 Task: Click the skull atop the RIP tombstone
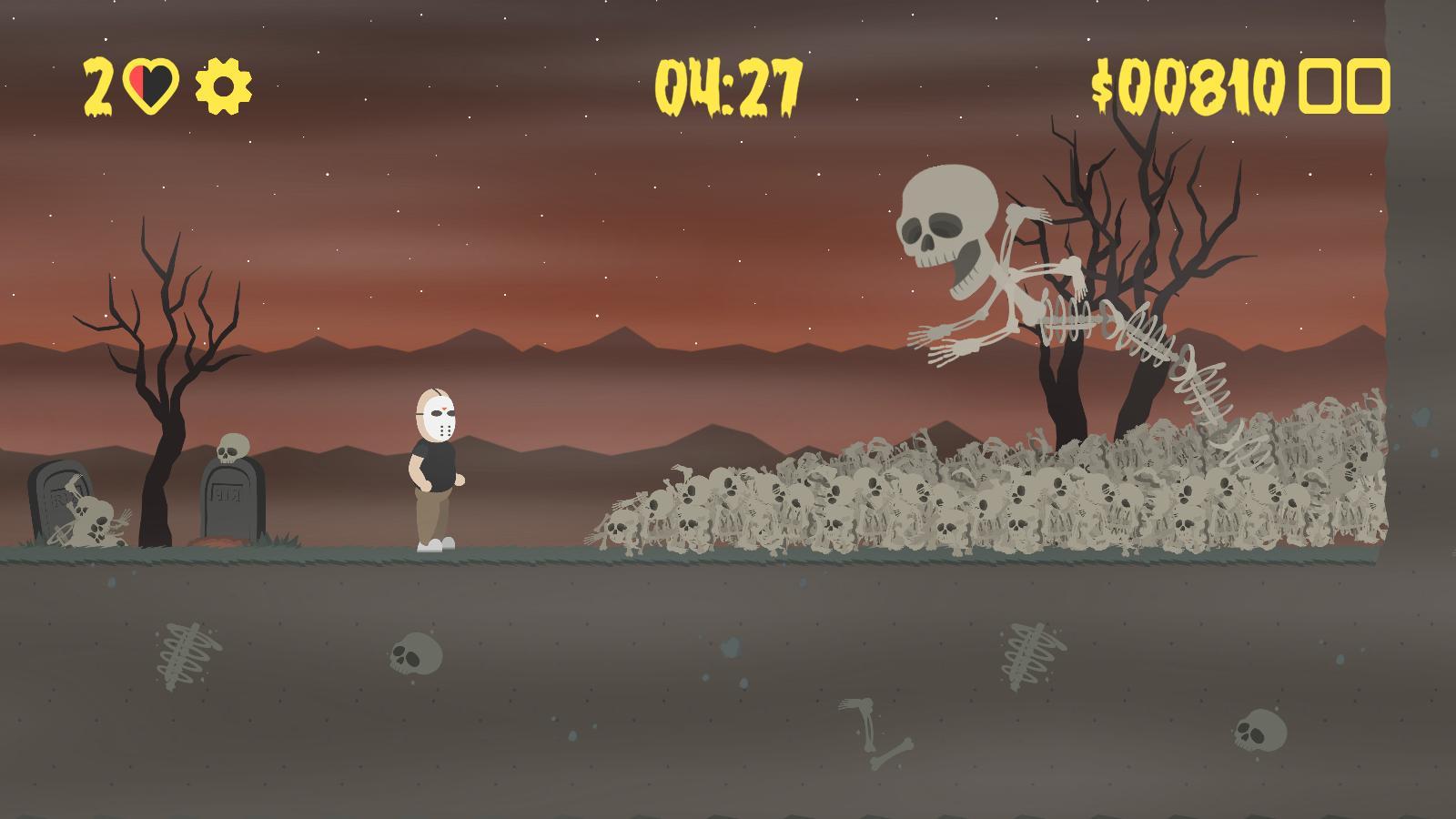click(x=232, y=445)
